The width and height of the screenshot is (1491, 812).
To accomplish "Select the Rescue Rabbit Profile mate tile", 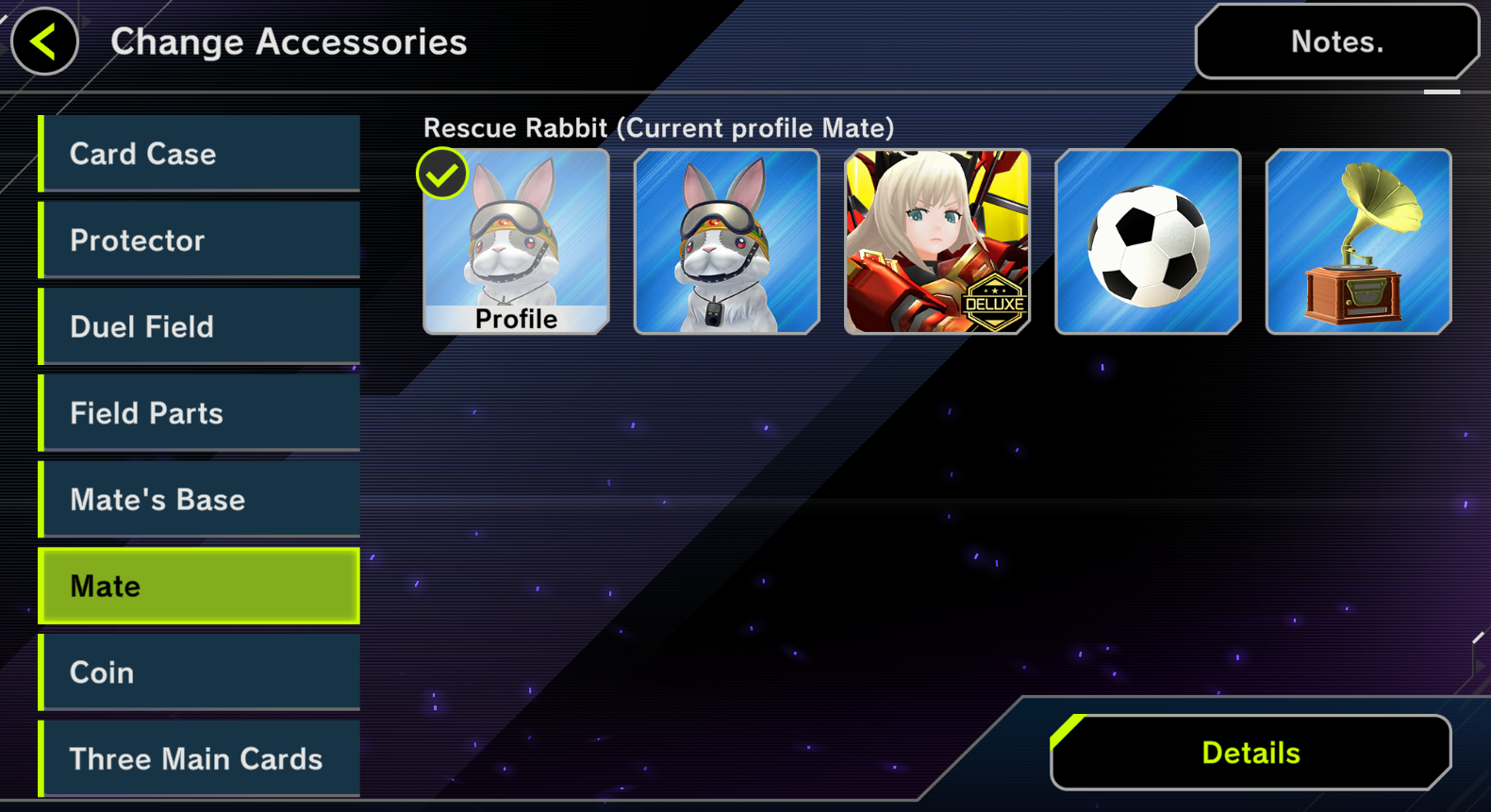I will click(x=516, y=241).
